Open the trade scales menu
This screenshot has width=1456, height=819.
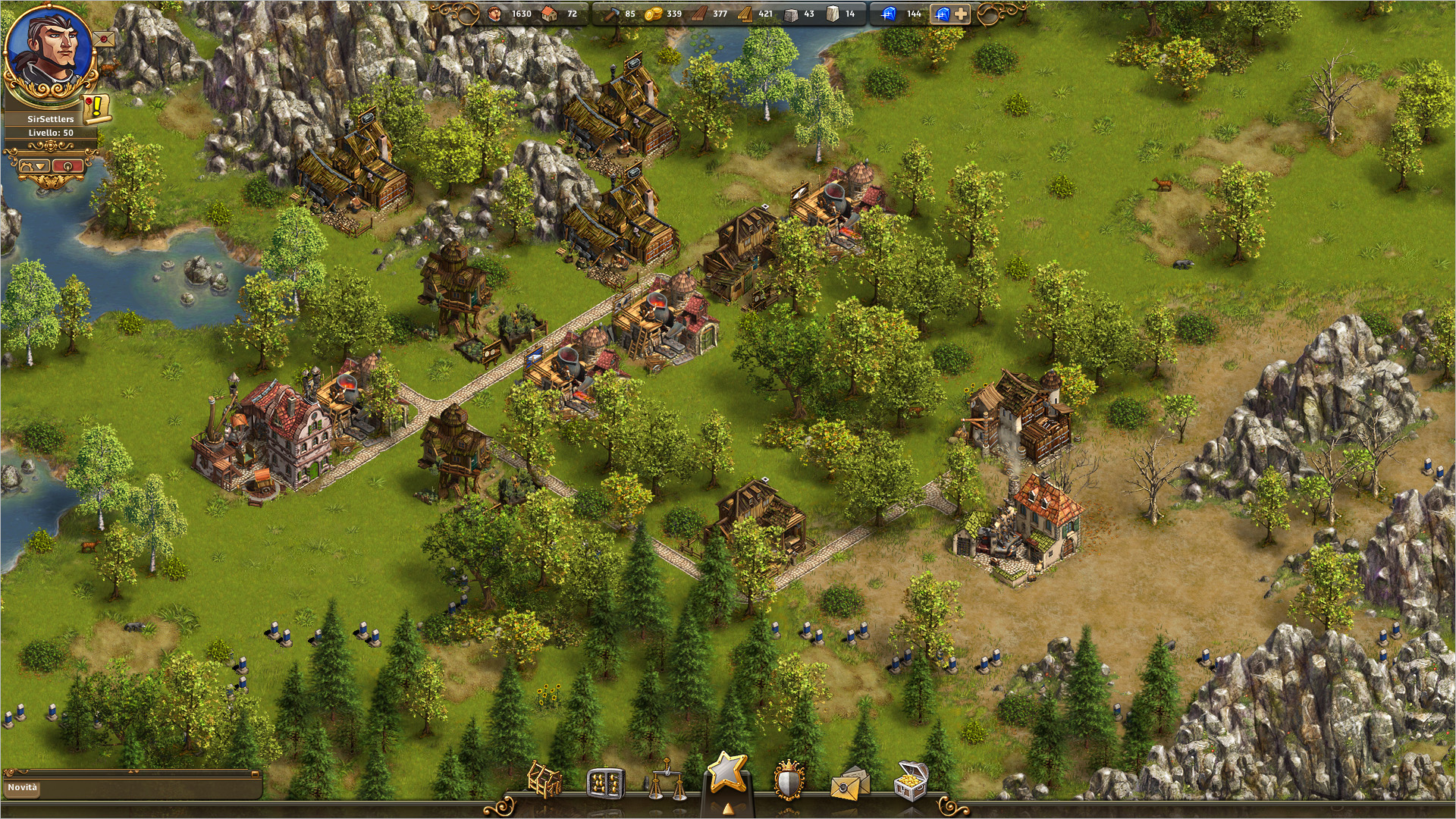pyautogui.click(x=665, y=781)
